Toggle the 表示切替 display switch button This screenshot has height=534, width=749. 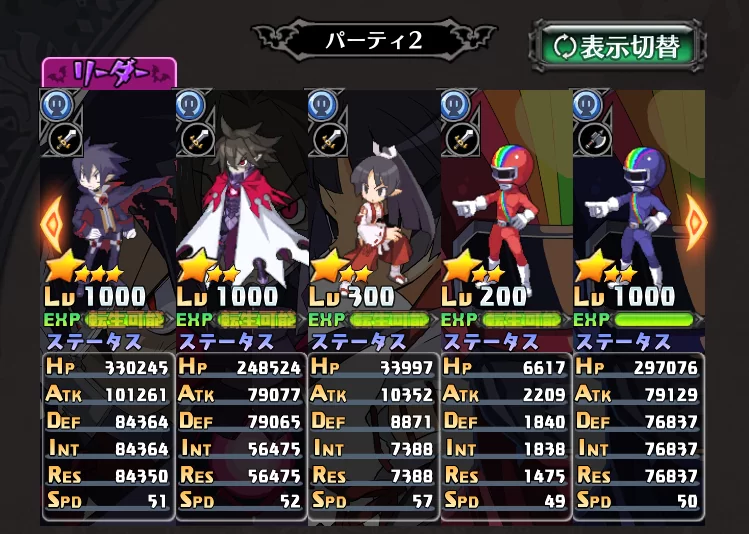[x=617, y=47]
